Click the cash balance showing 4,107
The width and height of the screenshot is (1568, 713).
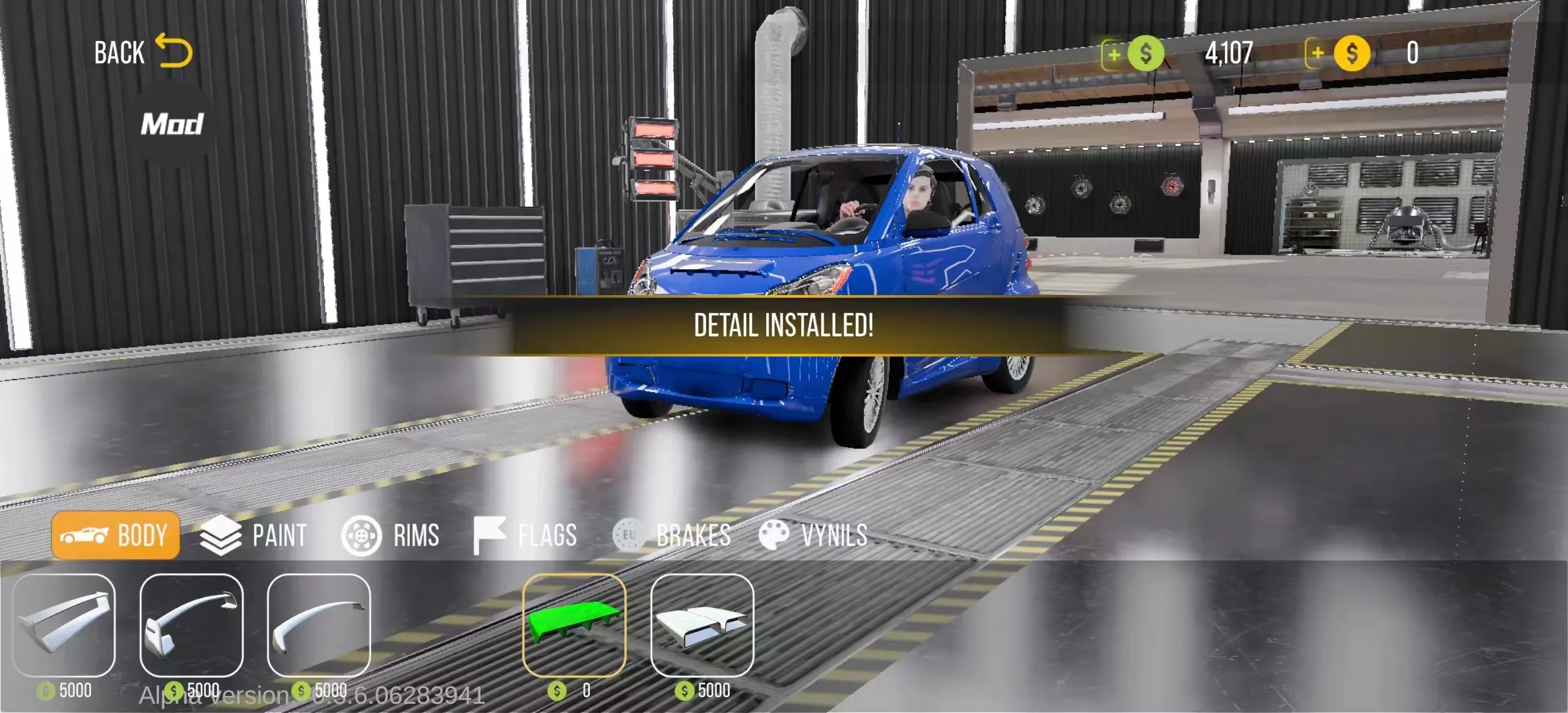click(x=1229, y=54)
